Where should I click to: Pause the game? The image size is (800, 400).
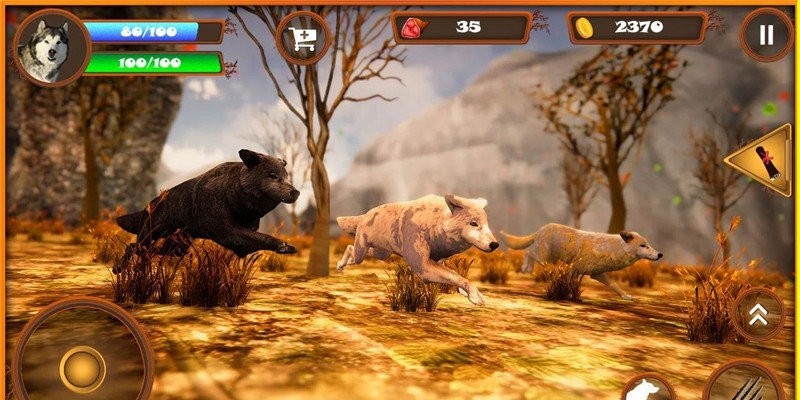tap(766, 36)
